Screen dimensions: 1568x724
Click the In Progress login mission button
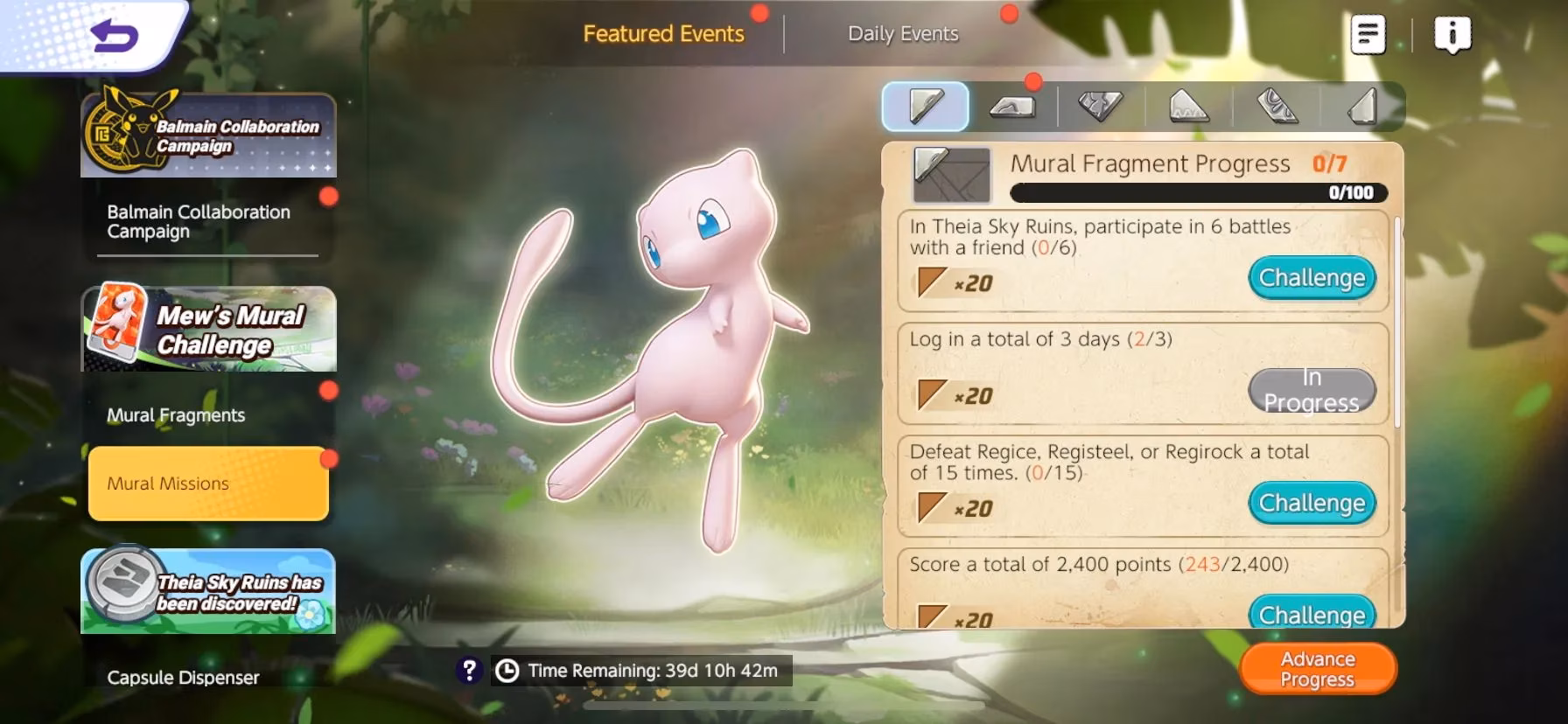[x=1312, y=391]
